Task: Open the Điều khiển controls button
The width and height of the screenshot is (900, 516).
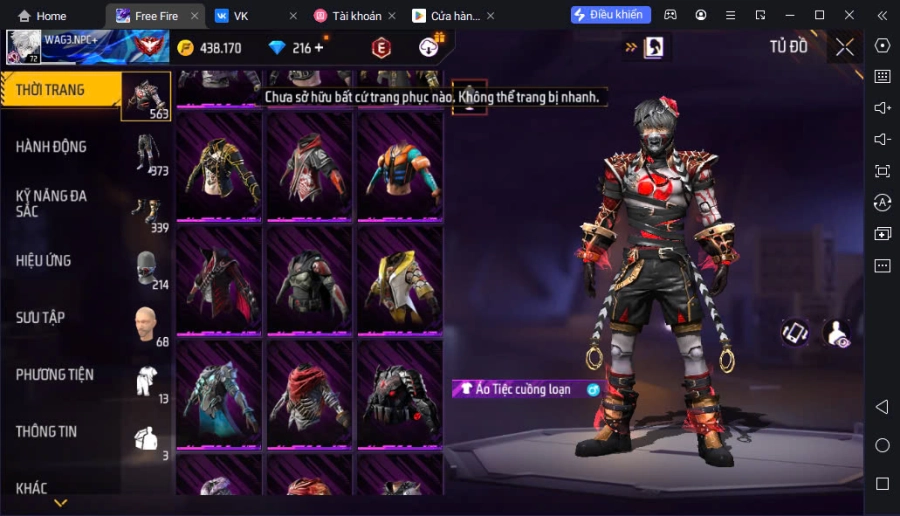Action: coord(610,15)
